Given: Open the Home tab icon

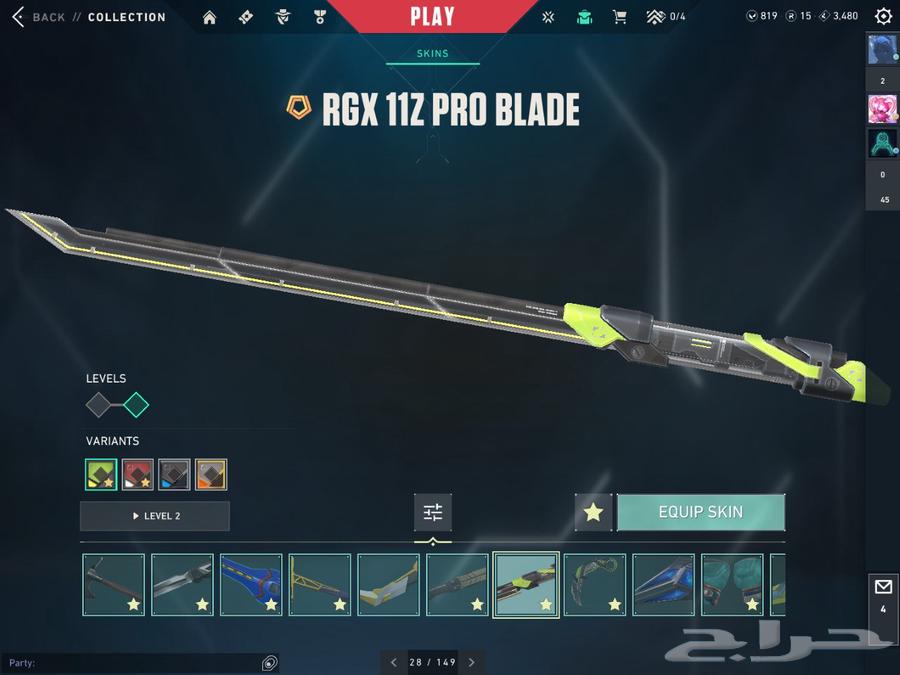Looking at the screenshot, I should tap(209, 17).
